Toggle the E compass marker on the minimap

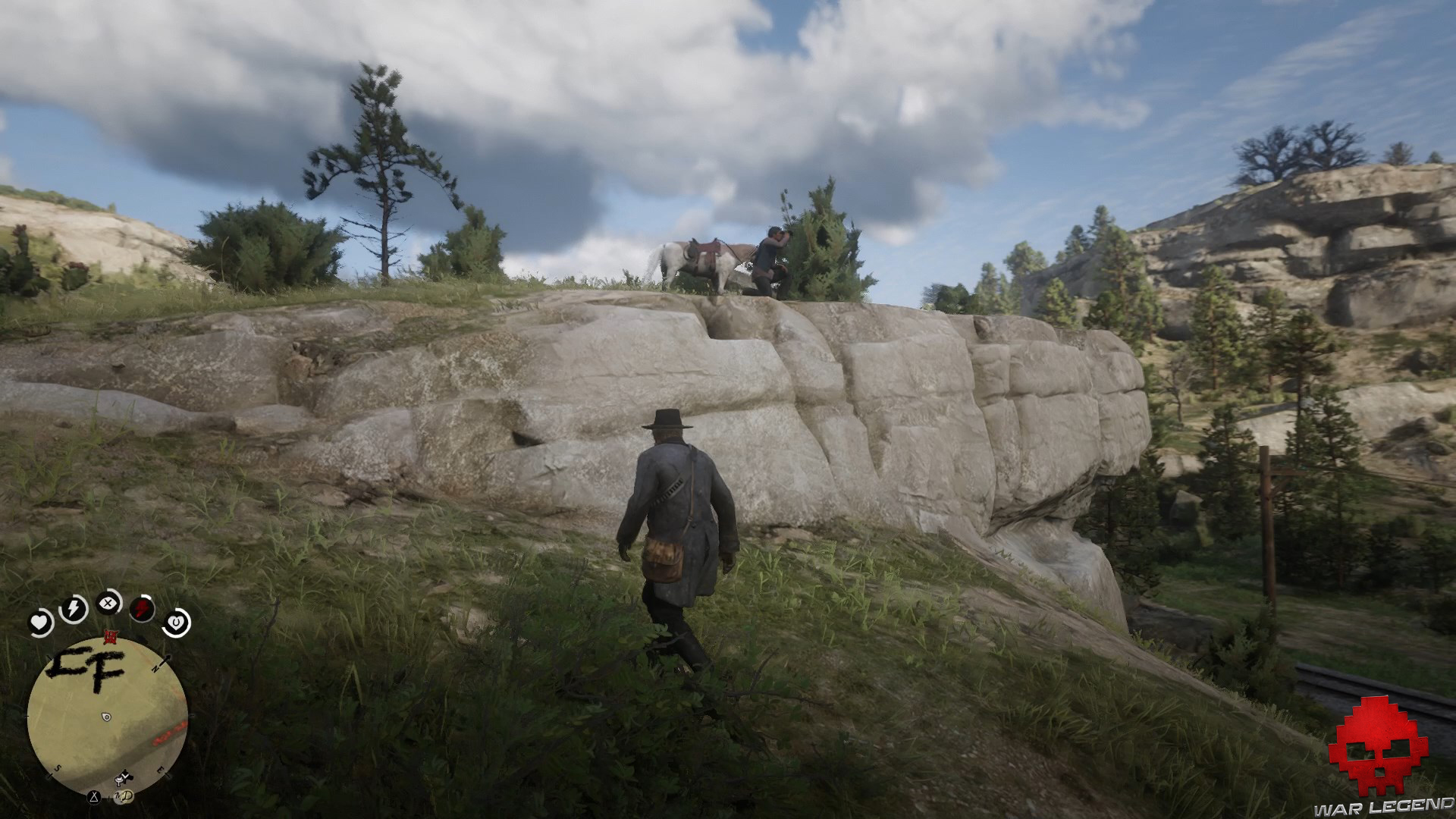(x=161, y=770)
